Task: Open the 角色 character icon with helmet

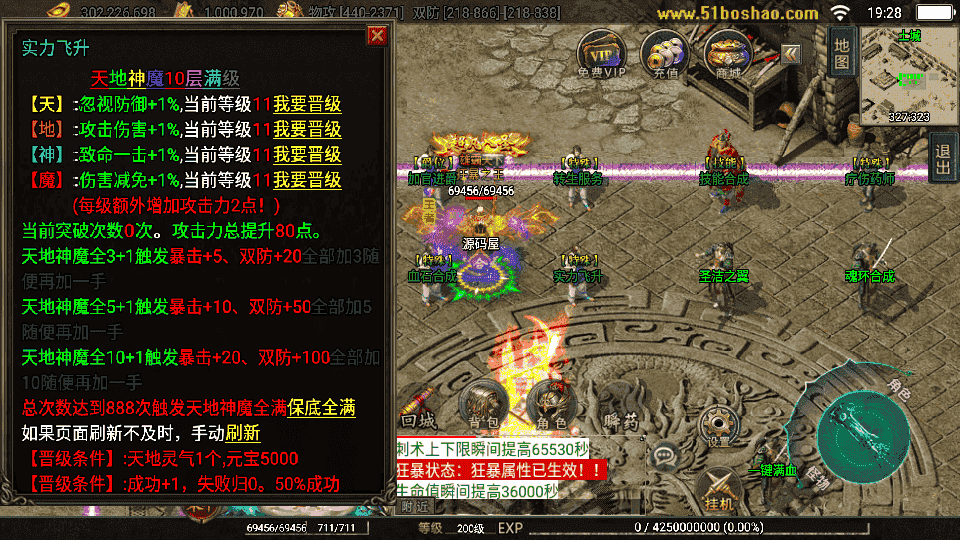Action: (x=549, y=405)
